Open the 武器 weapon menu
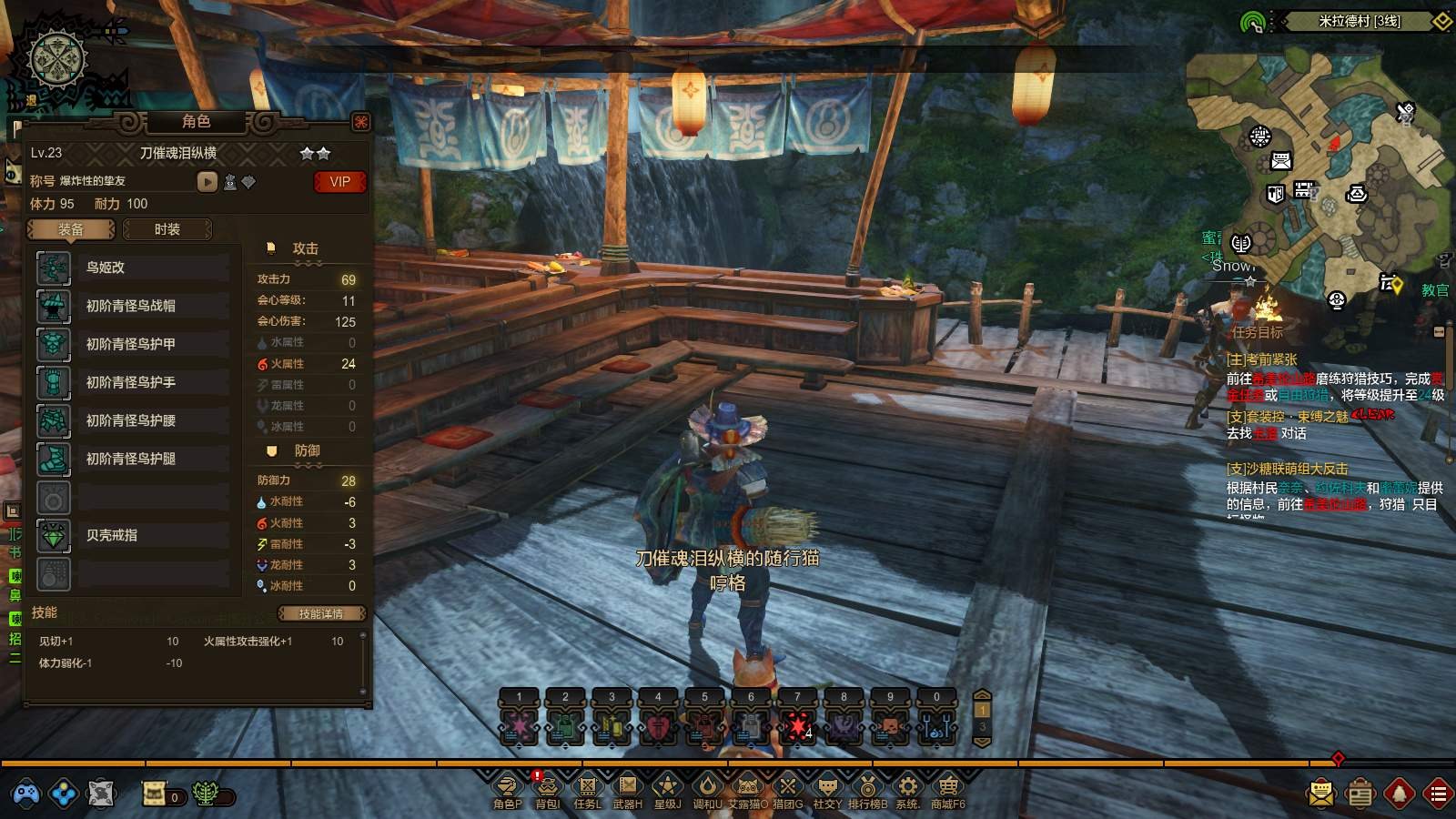This screenshot has height=819, width=1456. coord(627,788)
